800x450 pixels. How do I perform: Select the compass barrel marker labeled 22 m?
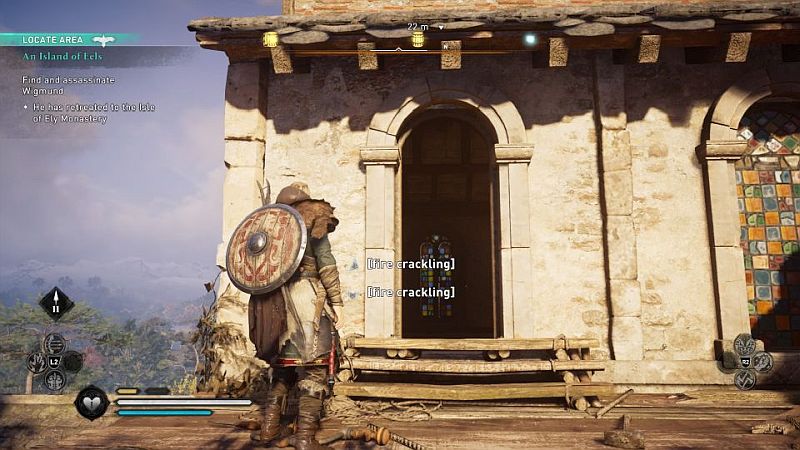point(418,39)
